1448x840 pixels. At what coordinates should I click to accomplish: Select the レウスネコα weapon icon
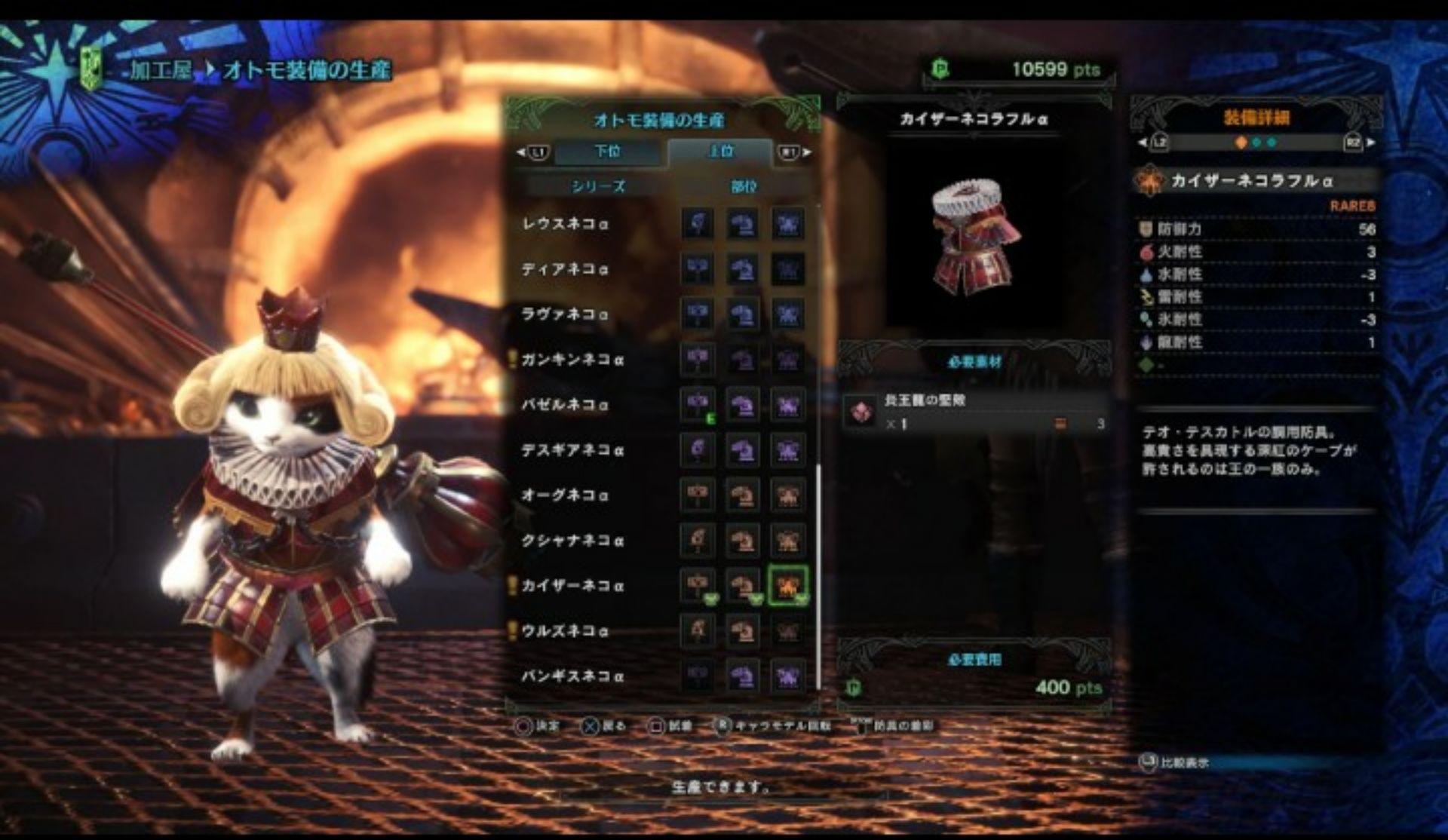coord(698,224)
